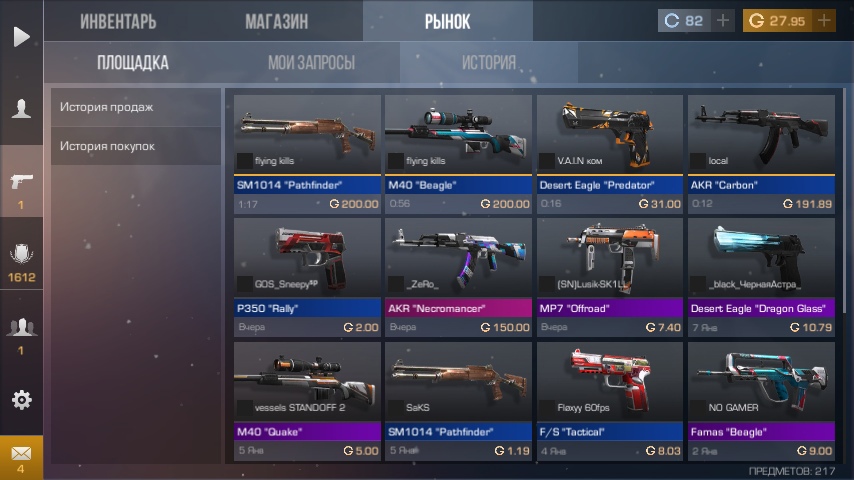Open История продаж list
This screenshot has height=480, width=854.
(x=135, y=107)
